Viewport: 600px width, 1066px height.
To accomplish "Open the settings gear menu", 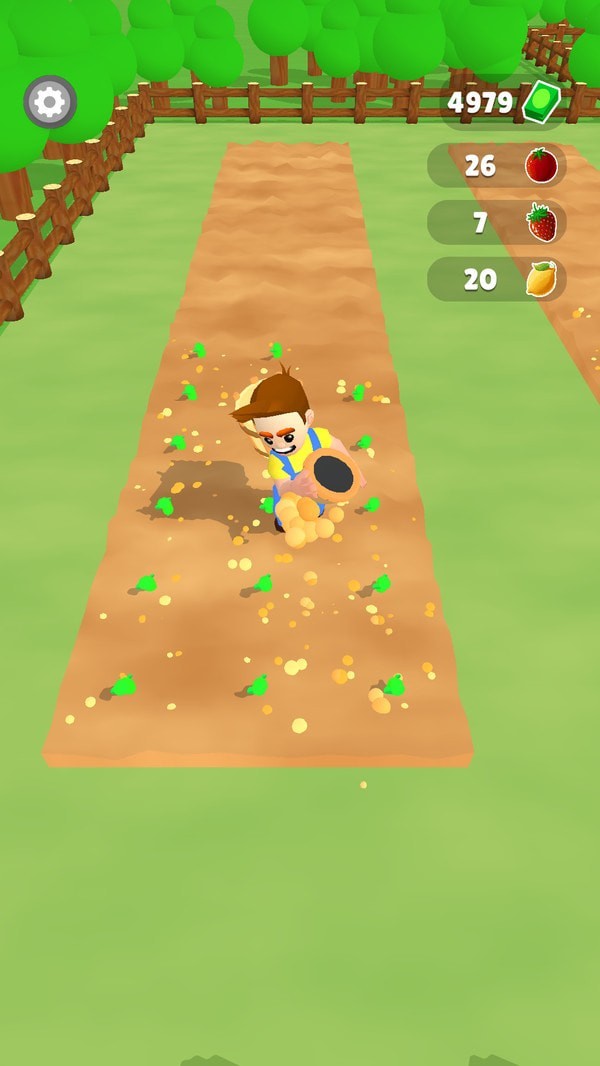I will [x=50, y=102].
